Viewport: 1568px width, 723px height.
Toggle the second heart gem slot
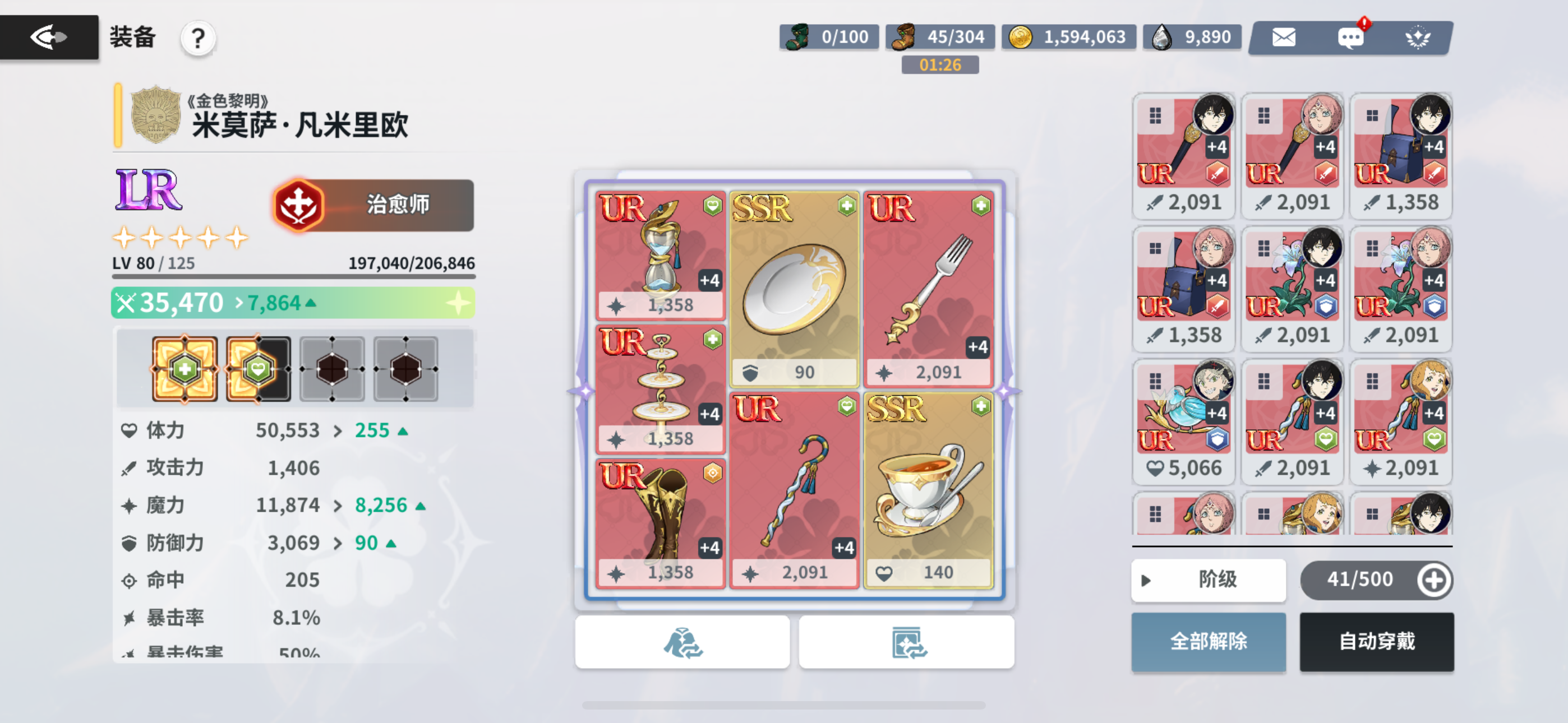(x=258, y=368)
